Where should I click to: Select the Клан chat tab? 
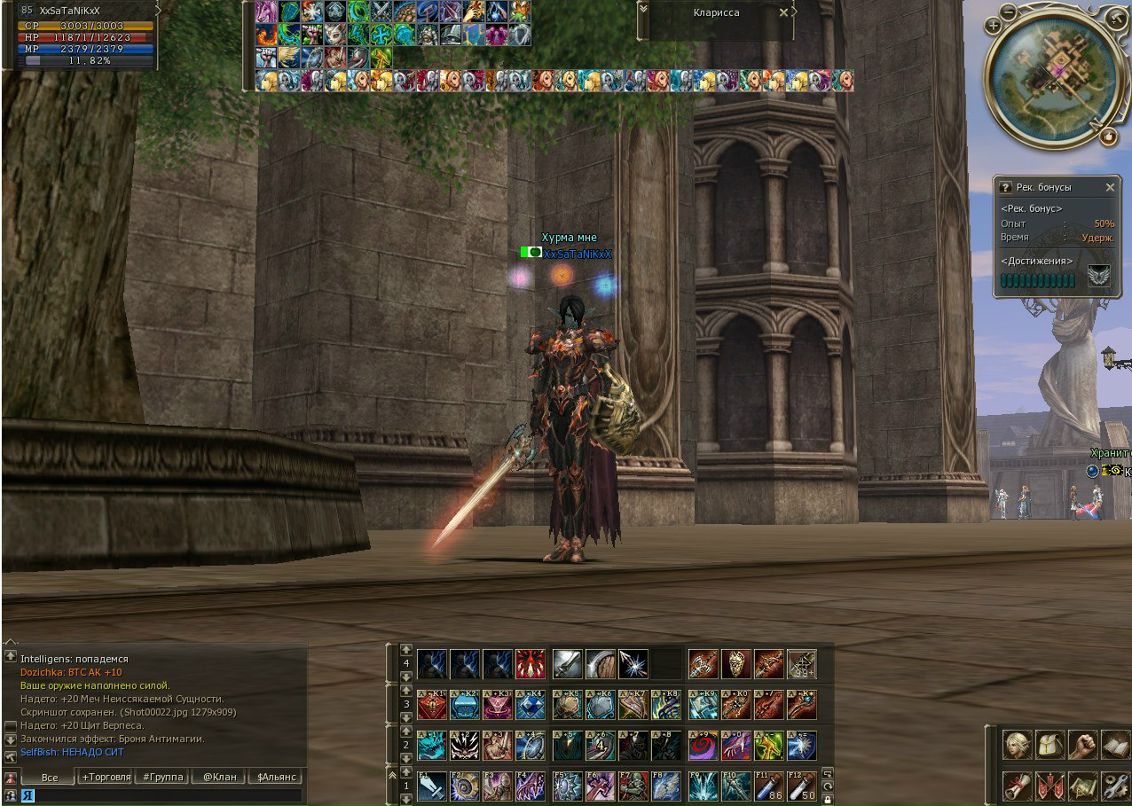coord(219,776)
